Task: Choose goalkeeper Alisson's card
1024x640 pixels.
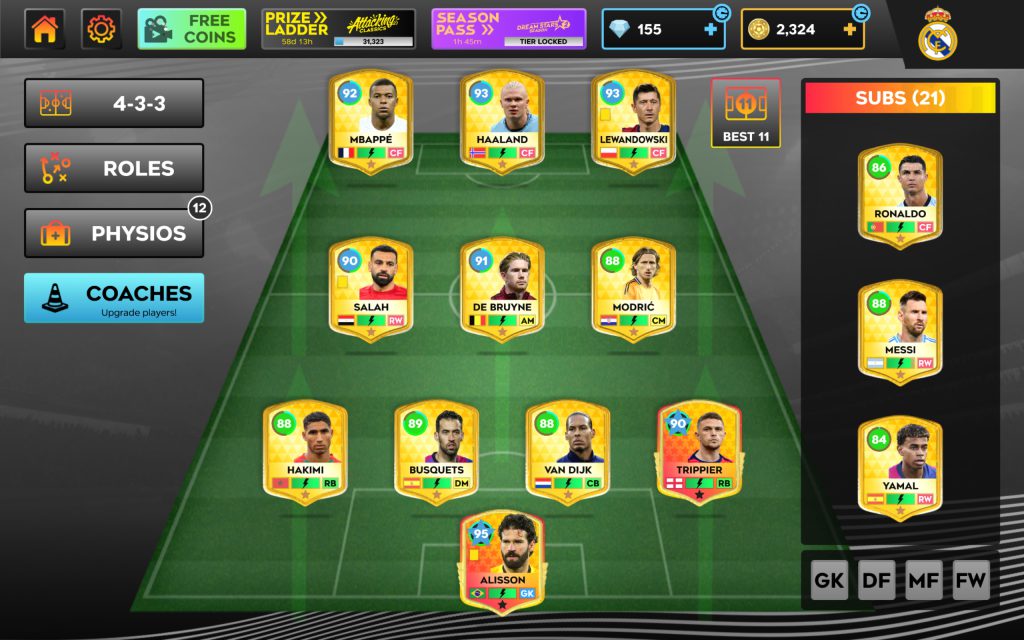Action: pyautogui.click(x=502, y=560)
